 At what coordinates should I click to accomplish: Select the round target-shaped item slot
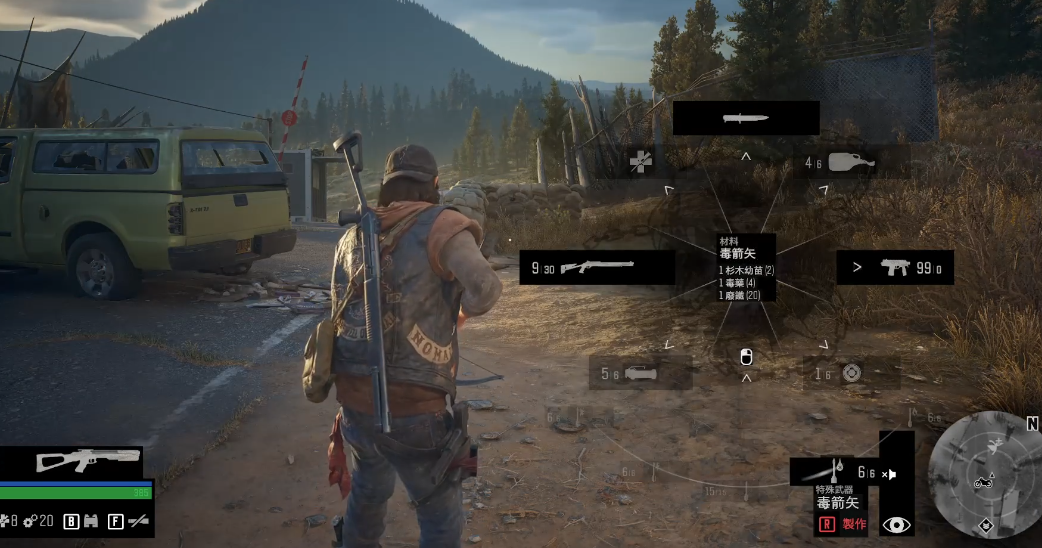pyautogui.click(x=851, y=373)
